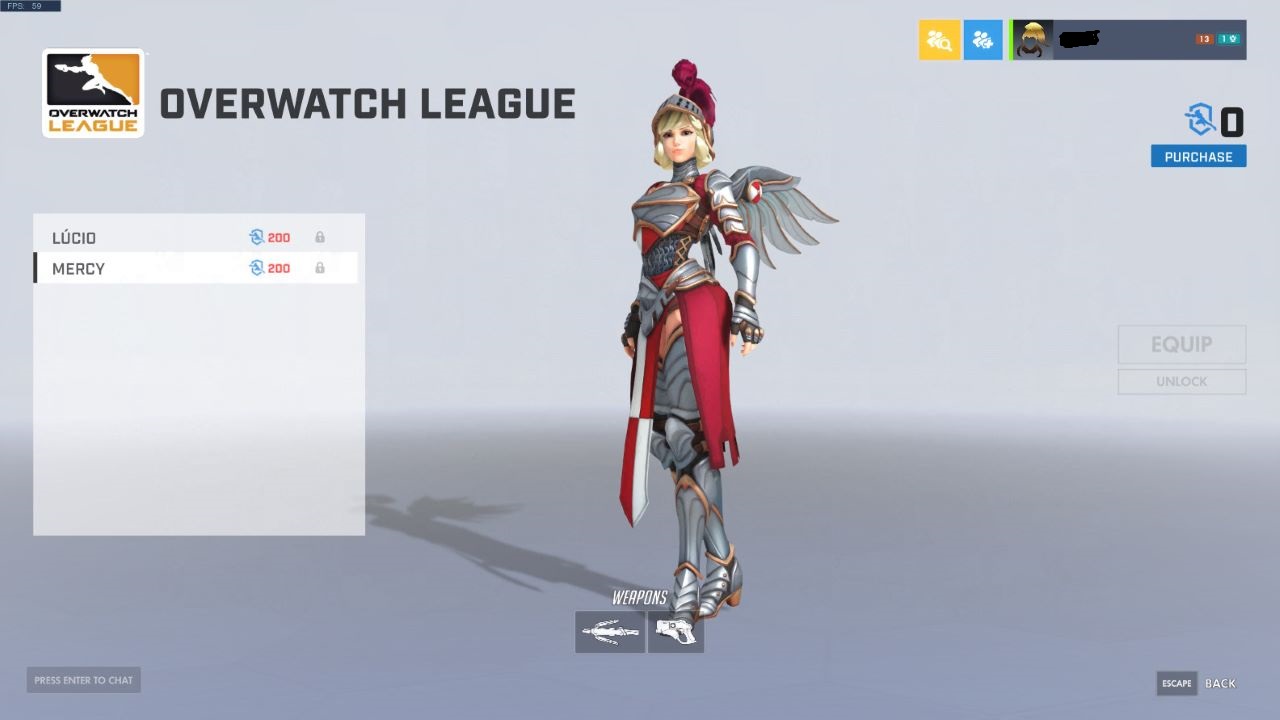Viewport: 1280px width, 720px height.
Task: Click the EQUIP button
Action: (1181, 344)
